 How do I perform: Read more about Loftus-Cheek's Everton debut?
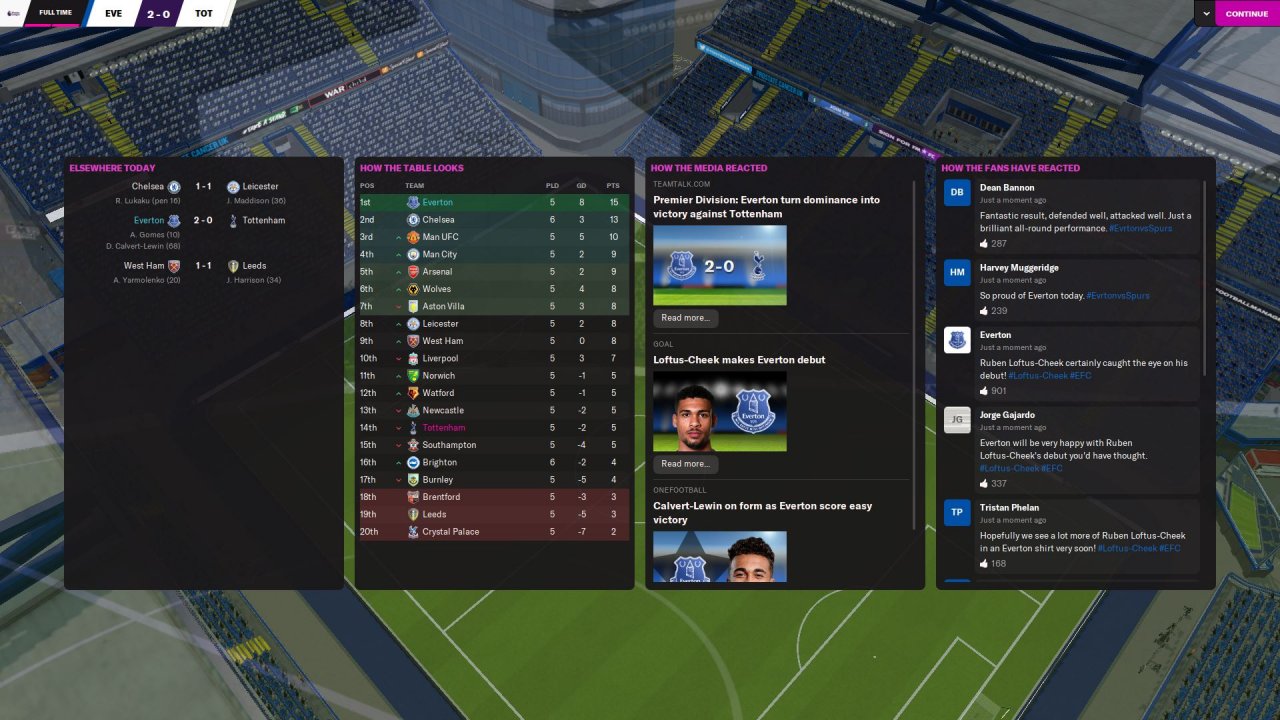pyautogui.click(x=685, y=464)
